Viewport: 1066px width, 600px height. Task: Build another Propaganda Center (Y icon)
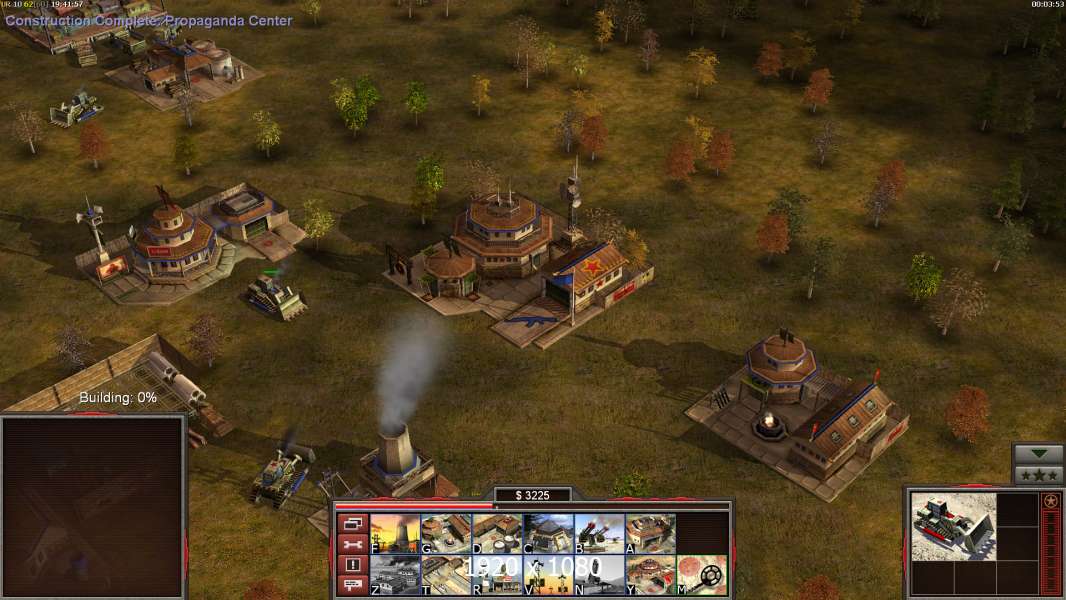pos(650,575)
